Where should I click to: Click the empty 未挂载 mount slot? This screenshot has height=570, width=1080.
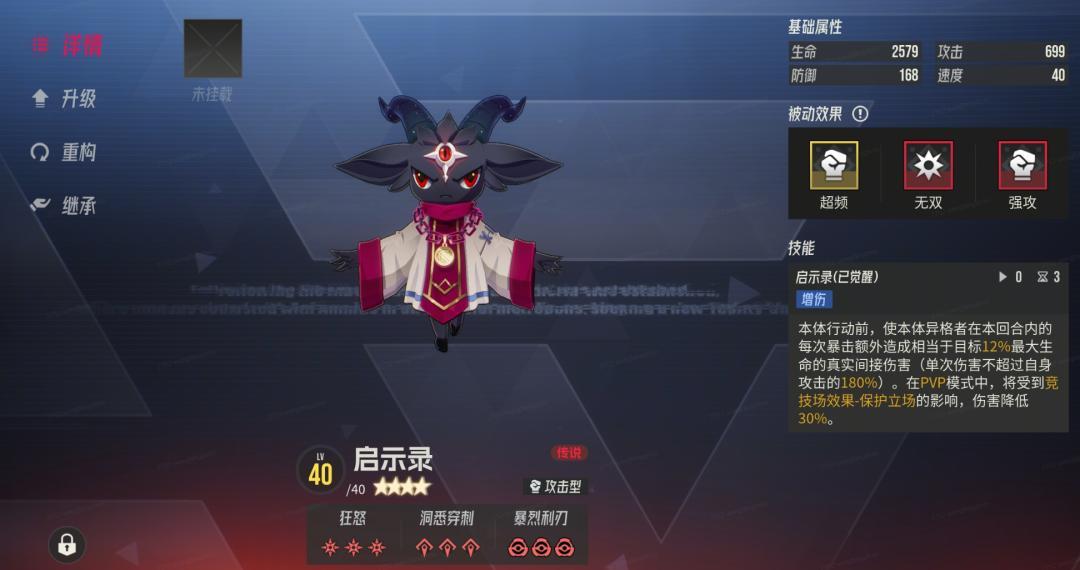[213, 49]
